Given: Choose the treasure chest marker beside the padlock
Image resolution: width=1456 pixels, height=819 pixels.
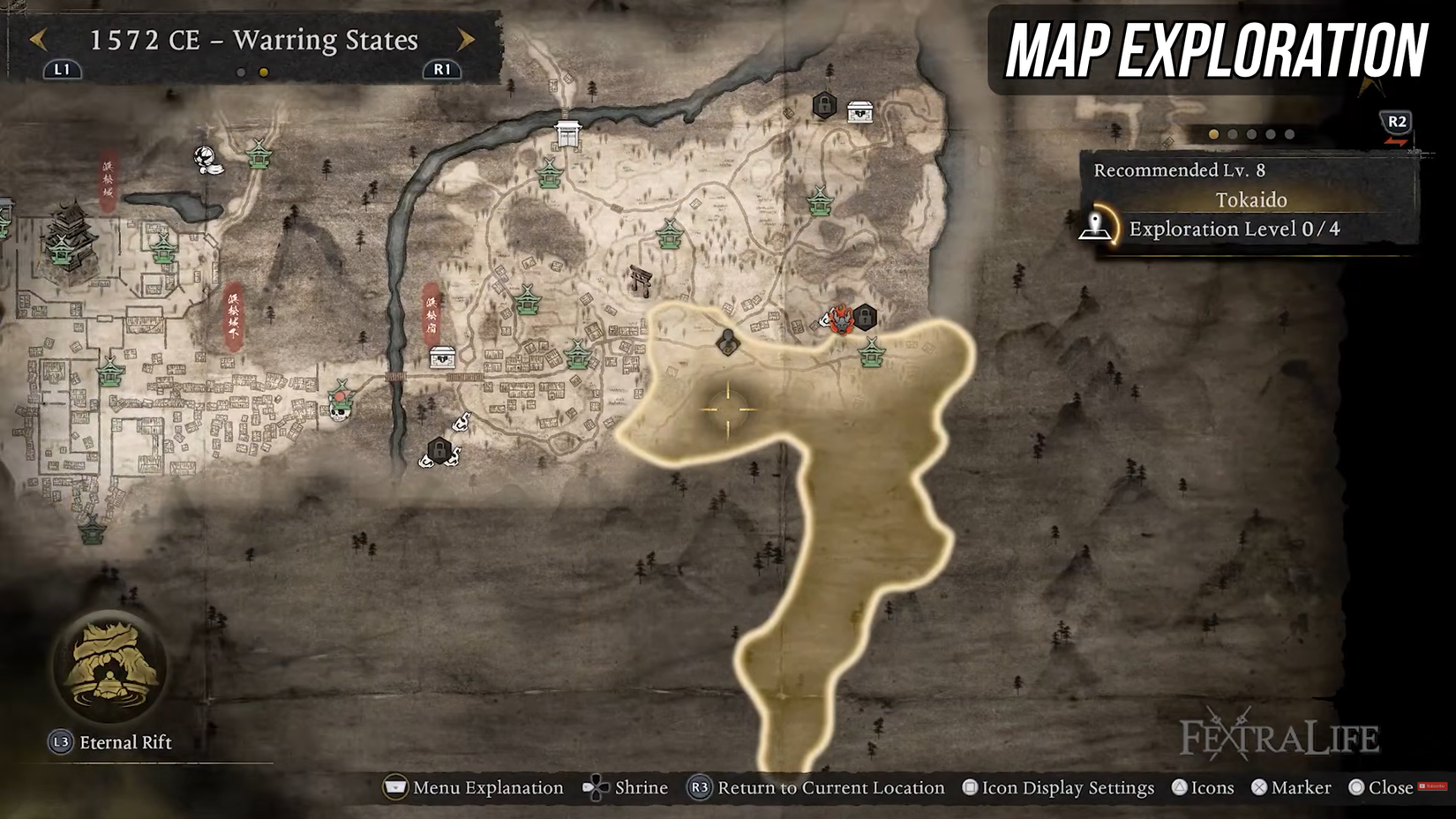Looking at the screenshot, I should point(860,111).
